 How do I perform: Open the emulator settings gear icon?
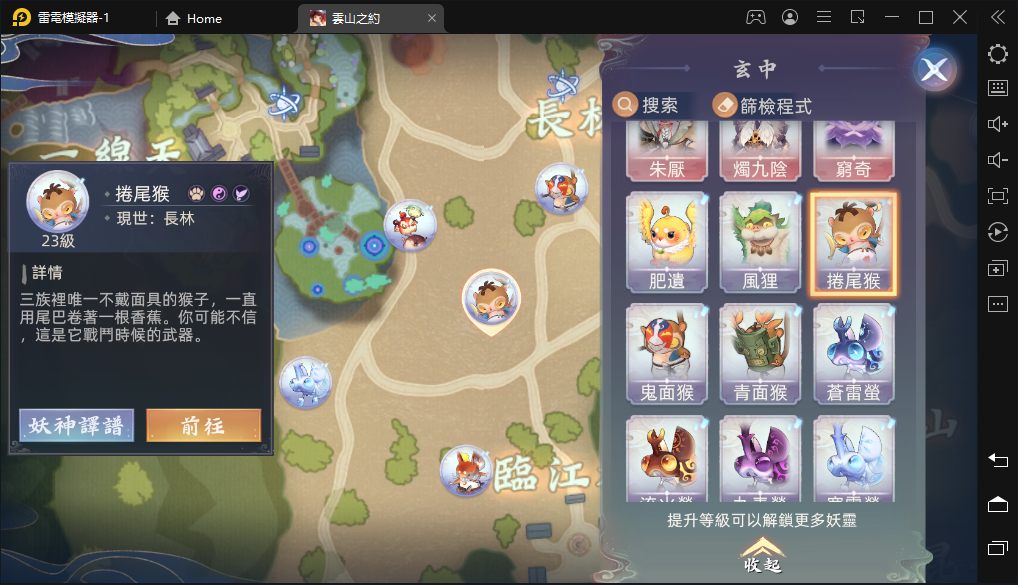point(997,54)
